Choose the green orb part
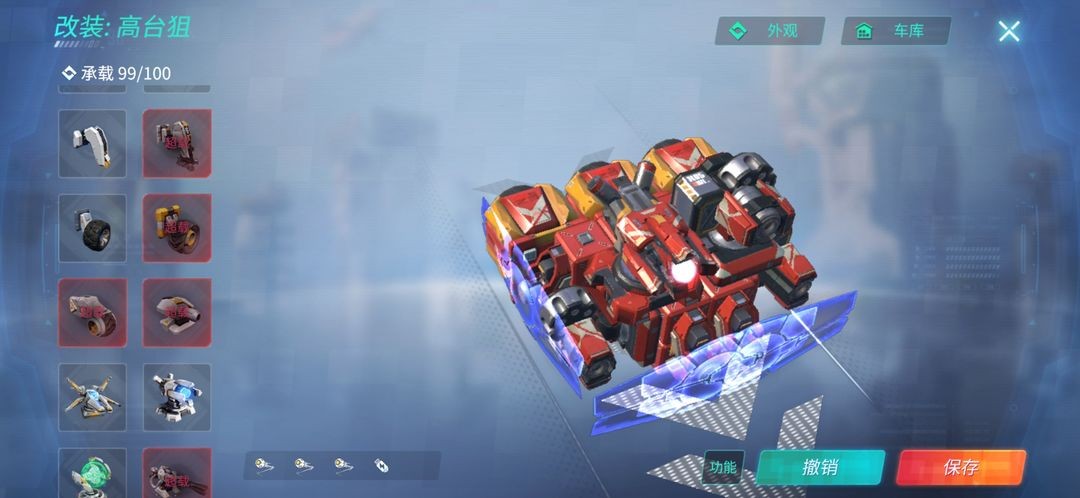1080x498 pixels. (93, 473)
